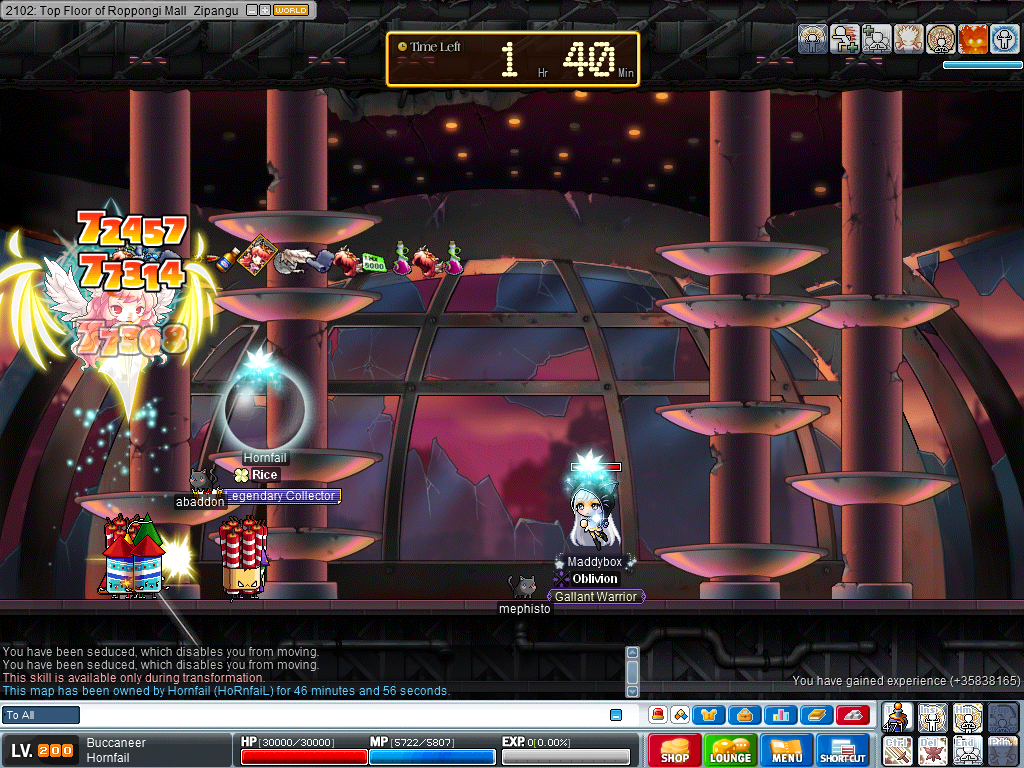Viewport: 1024px width, 768px height.
Task: Open the Cash Shop button
Action: tap(674, 750)
